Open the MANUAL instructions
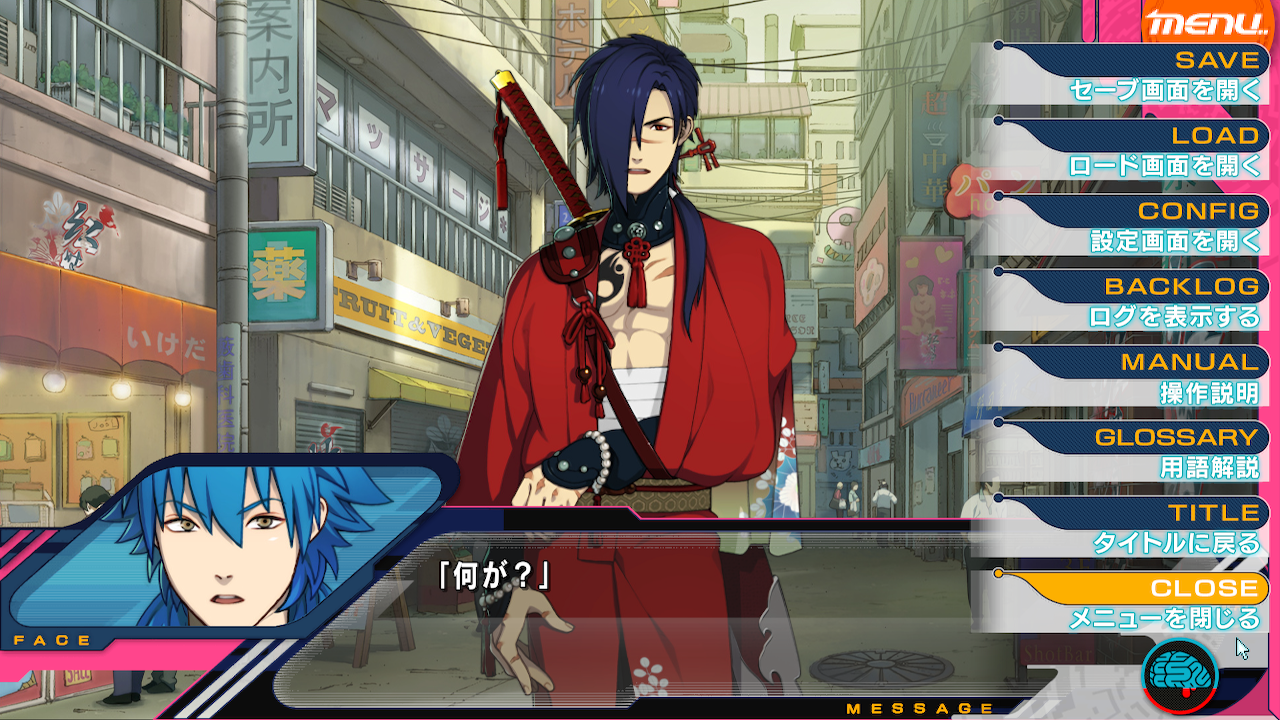The width and height of the screenshot is (1280, 720). (1150, 377)
